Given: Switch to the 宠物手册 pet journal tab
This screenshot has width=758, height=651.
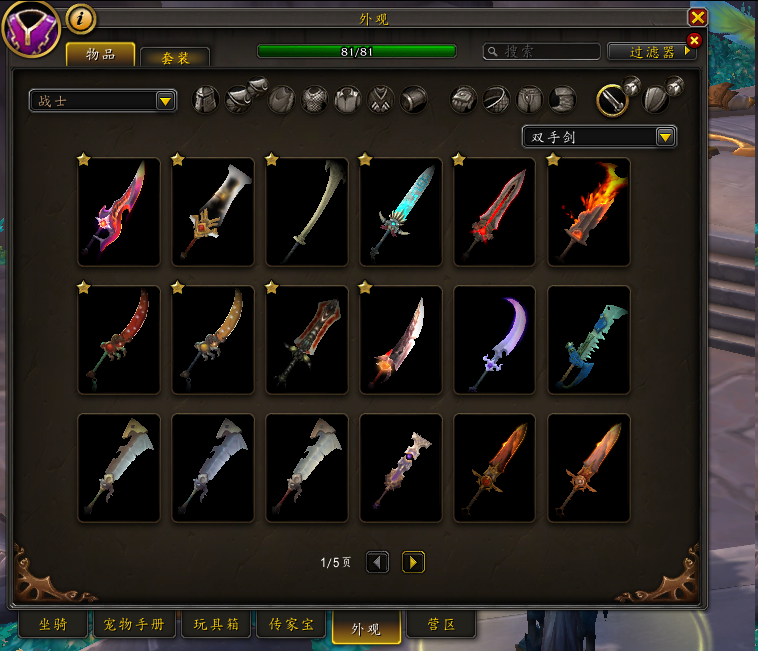Looking at the screenshot, I should tap(136, 625).
